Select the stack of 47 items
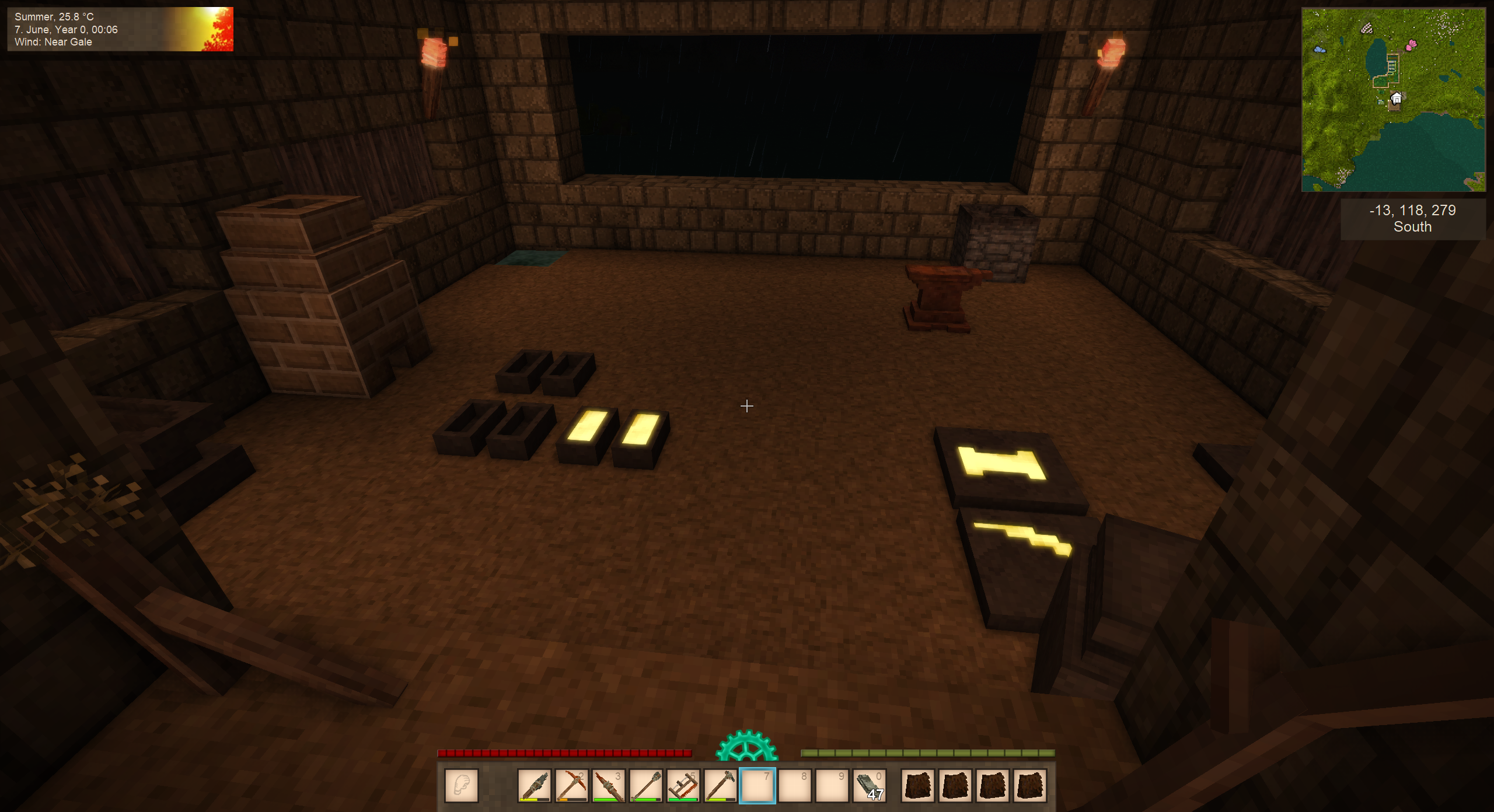 coord(870,785)
